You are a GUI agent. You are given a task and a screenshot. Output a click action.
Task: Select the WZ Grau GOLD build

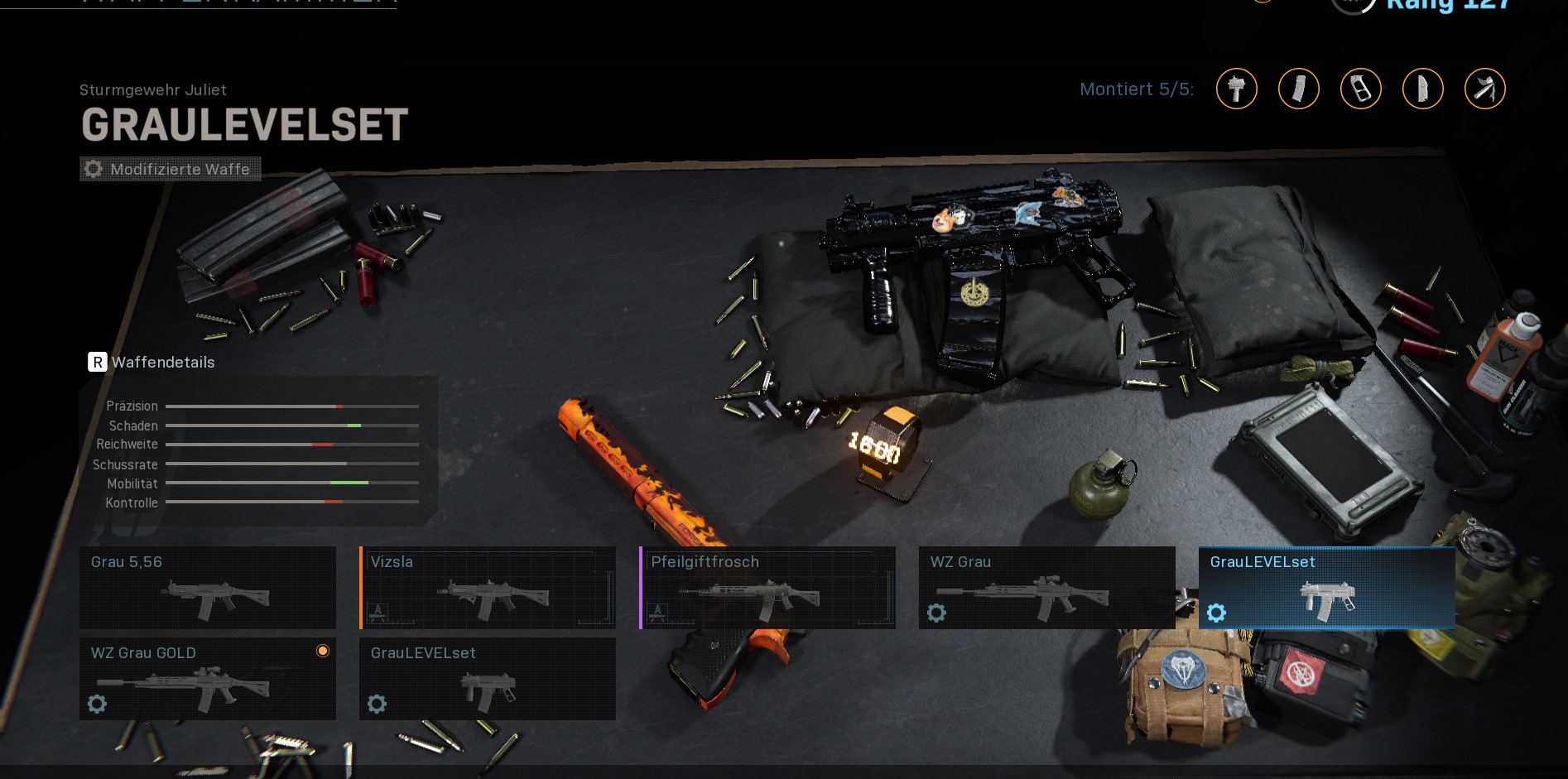207,678
